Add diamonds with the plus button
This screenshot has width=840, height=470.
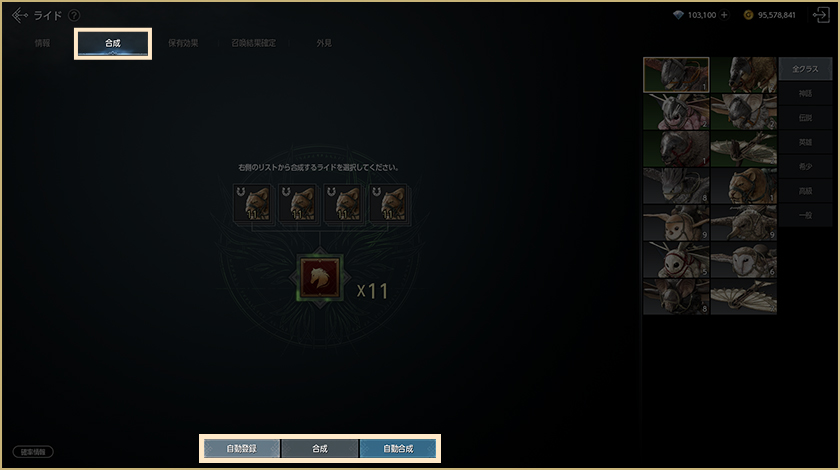pos(724,15)
